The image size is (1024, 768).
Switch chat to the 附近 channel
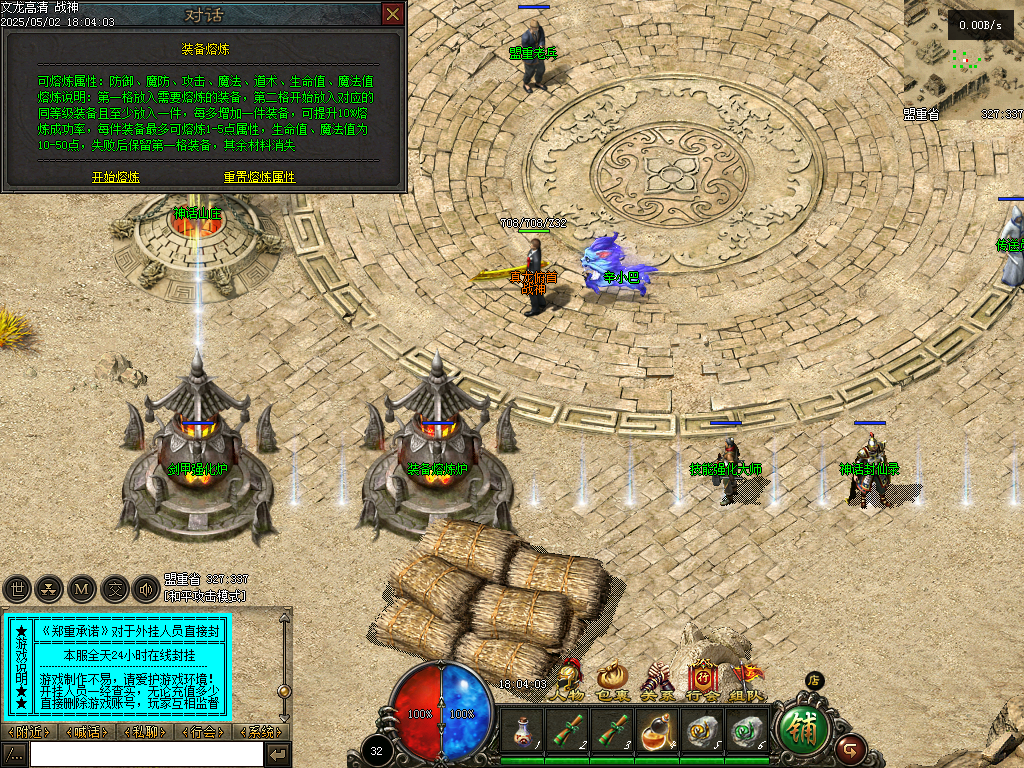pyautogui.click(x=30, y=733)
